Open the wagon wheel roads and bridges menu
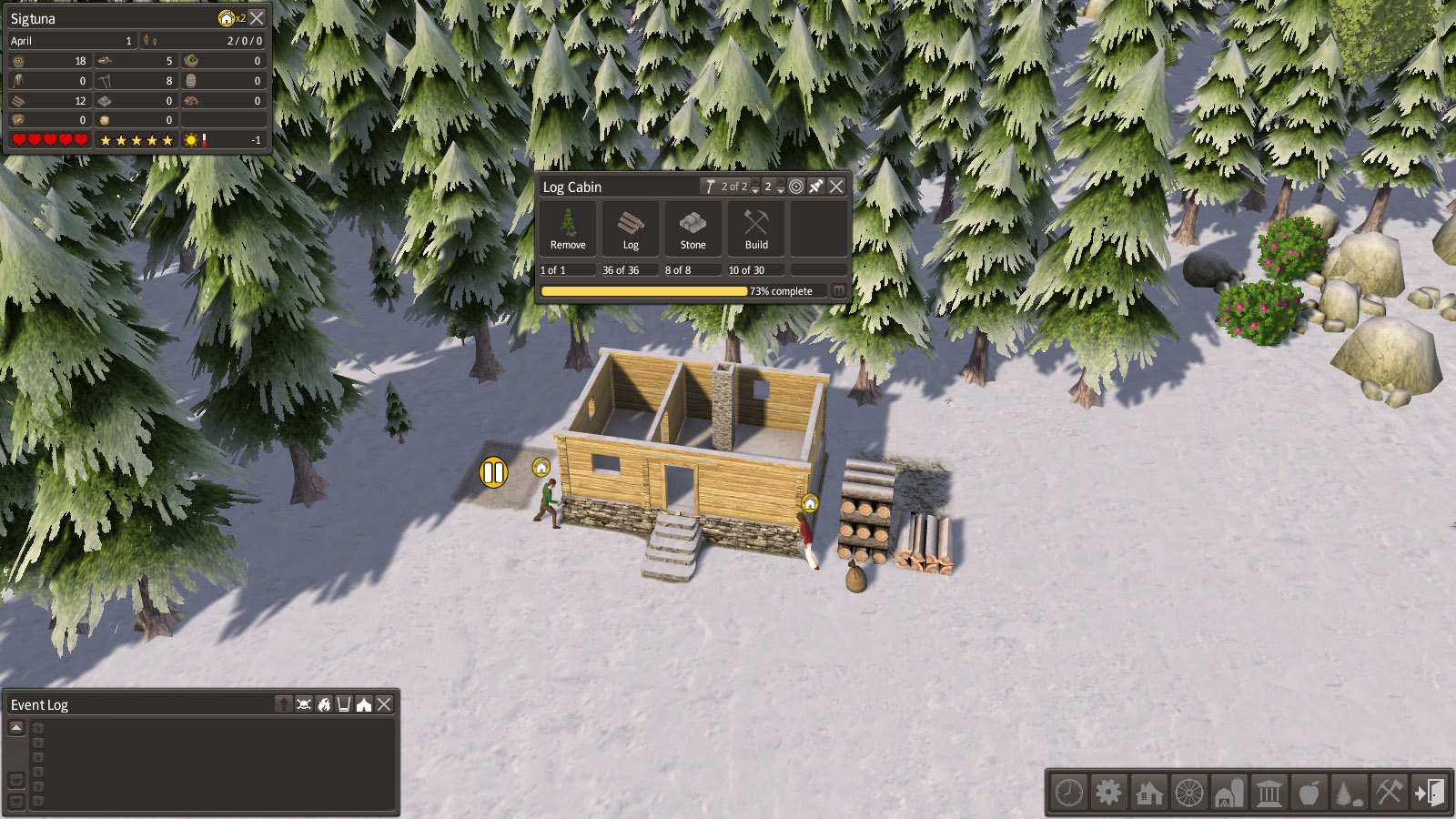The height and width of the screenshot is (819, 1456). (1188, 793)
